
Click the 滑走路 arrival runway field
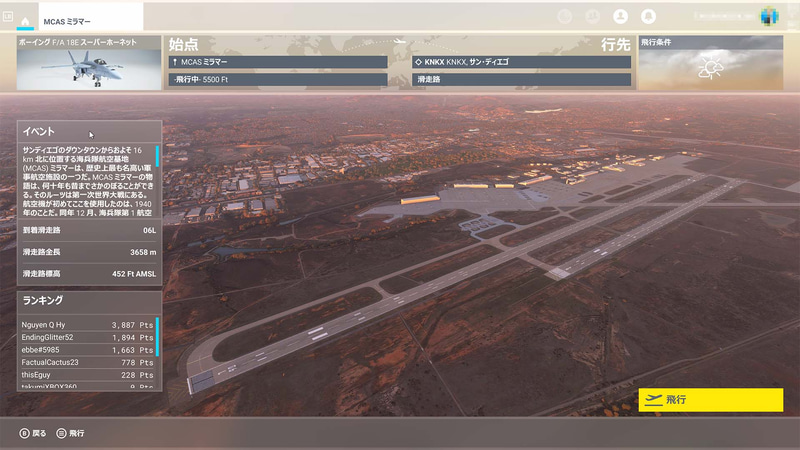pyautogui.click(x=521, y=79)
